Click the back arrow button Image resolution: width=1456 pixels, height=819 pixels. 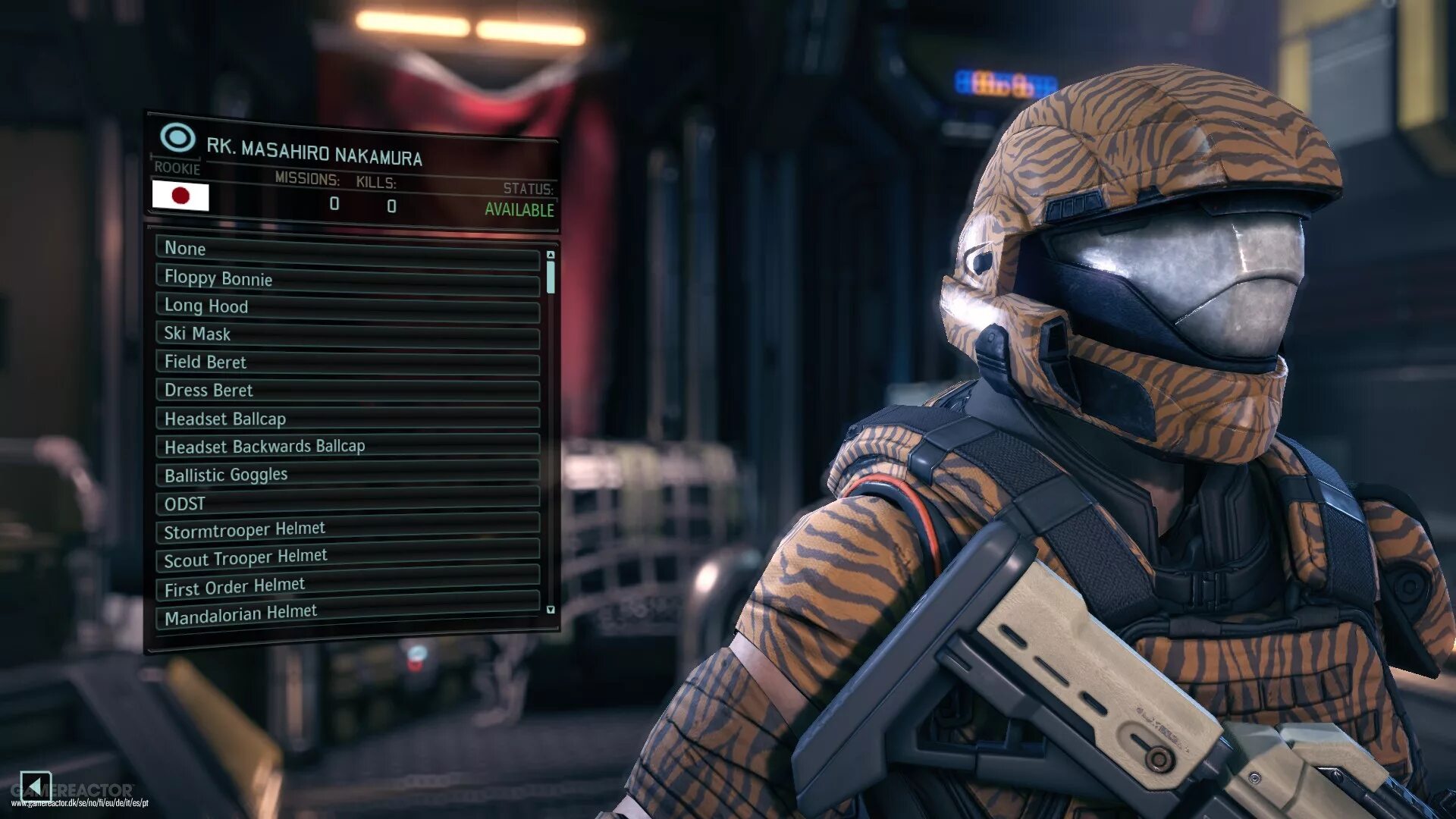point(35,785)
